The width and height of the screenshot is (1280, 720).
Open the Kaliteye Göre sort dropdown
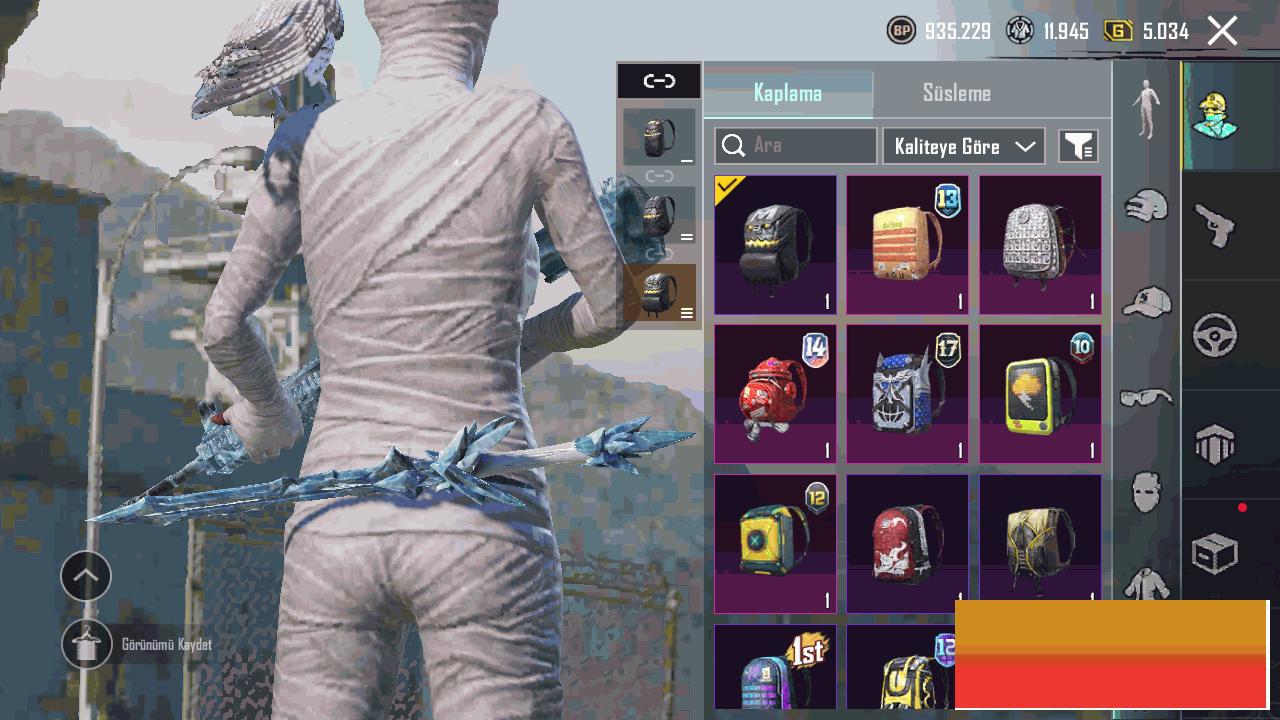(963, 146)
